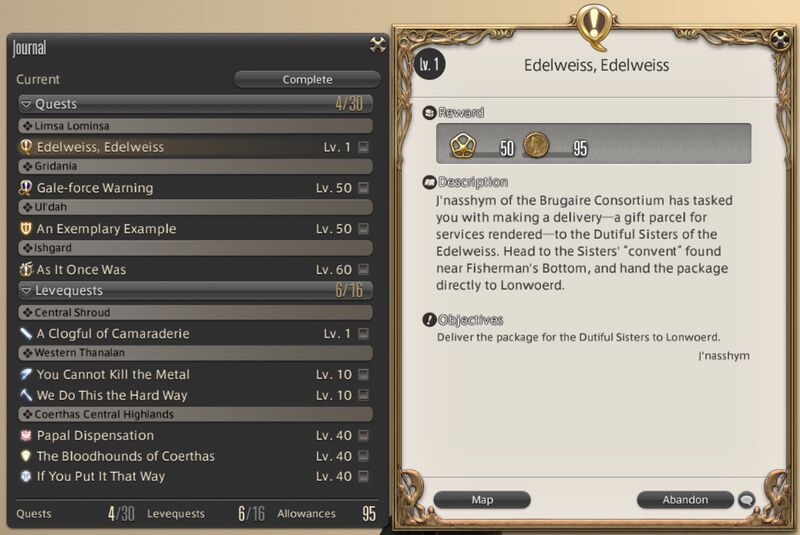Screen dimensions: 800x535
Task: Show the Papal Dispensation levequest
Action: click(x=95, y=436)
